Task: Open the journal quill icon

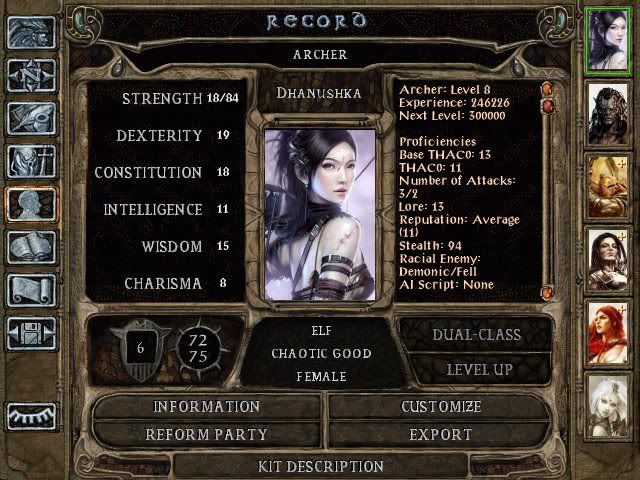Action: click(x=32, y=118)
